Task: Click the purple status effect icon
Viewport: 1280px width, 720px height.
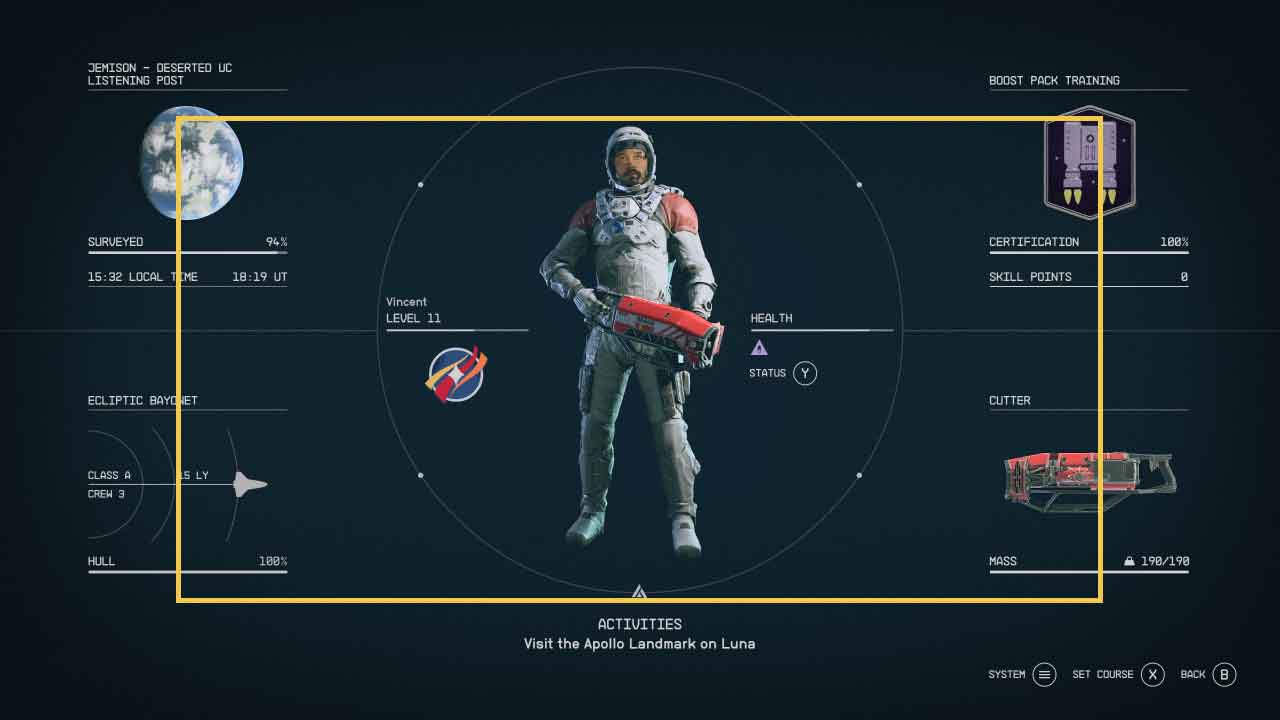Action: [759, 348]
